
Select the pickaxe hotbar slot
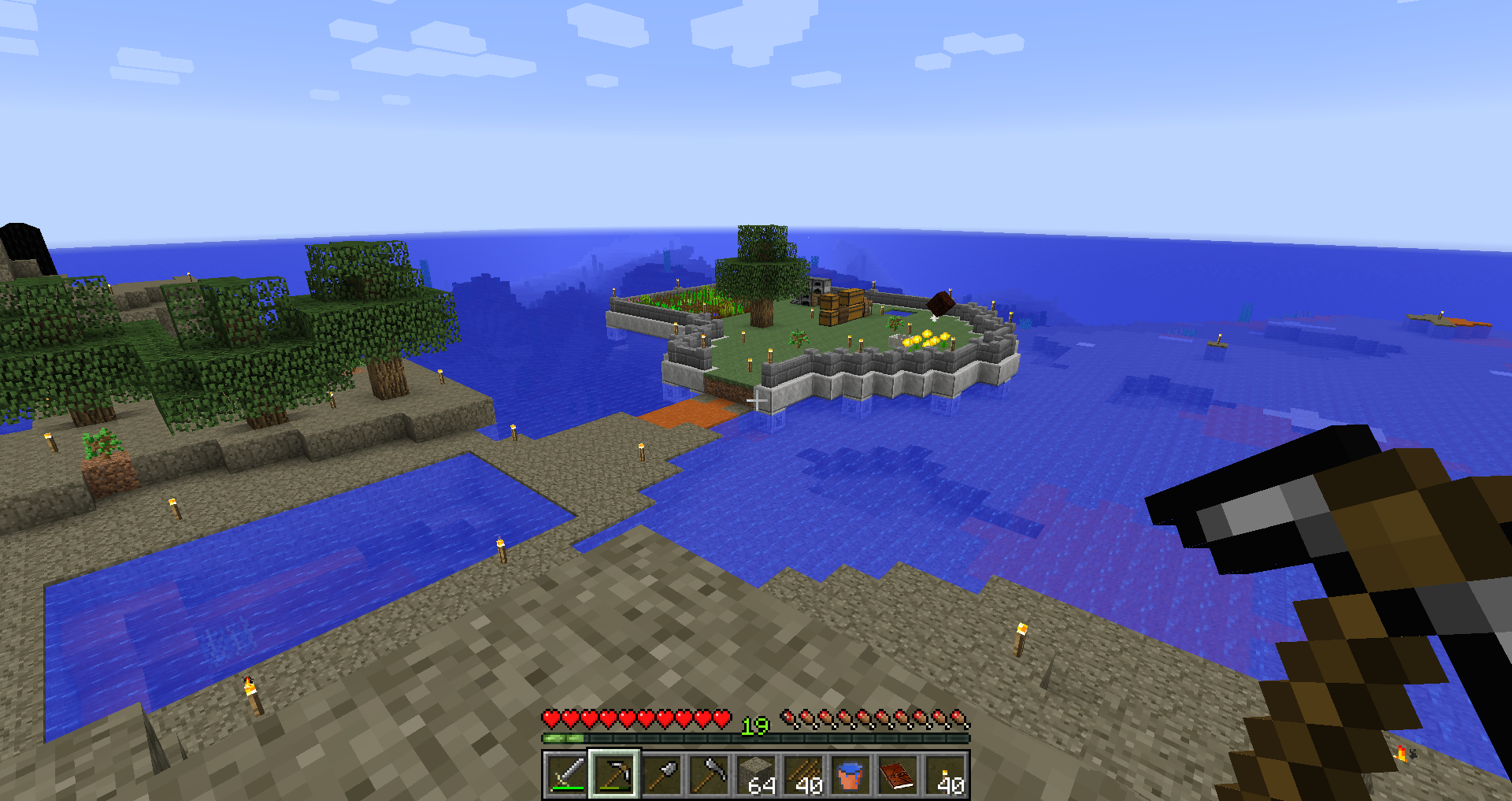614,774
